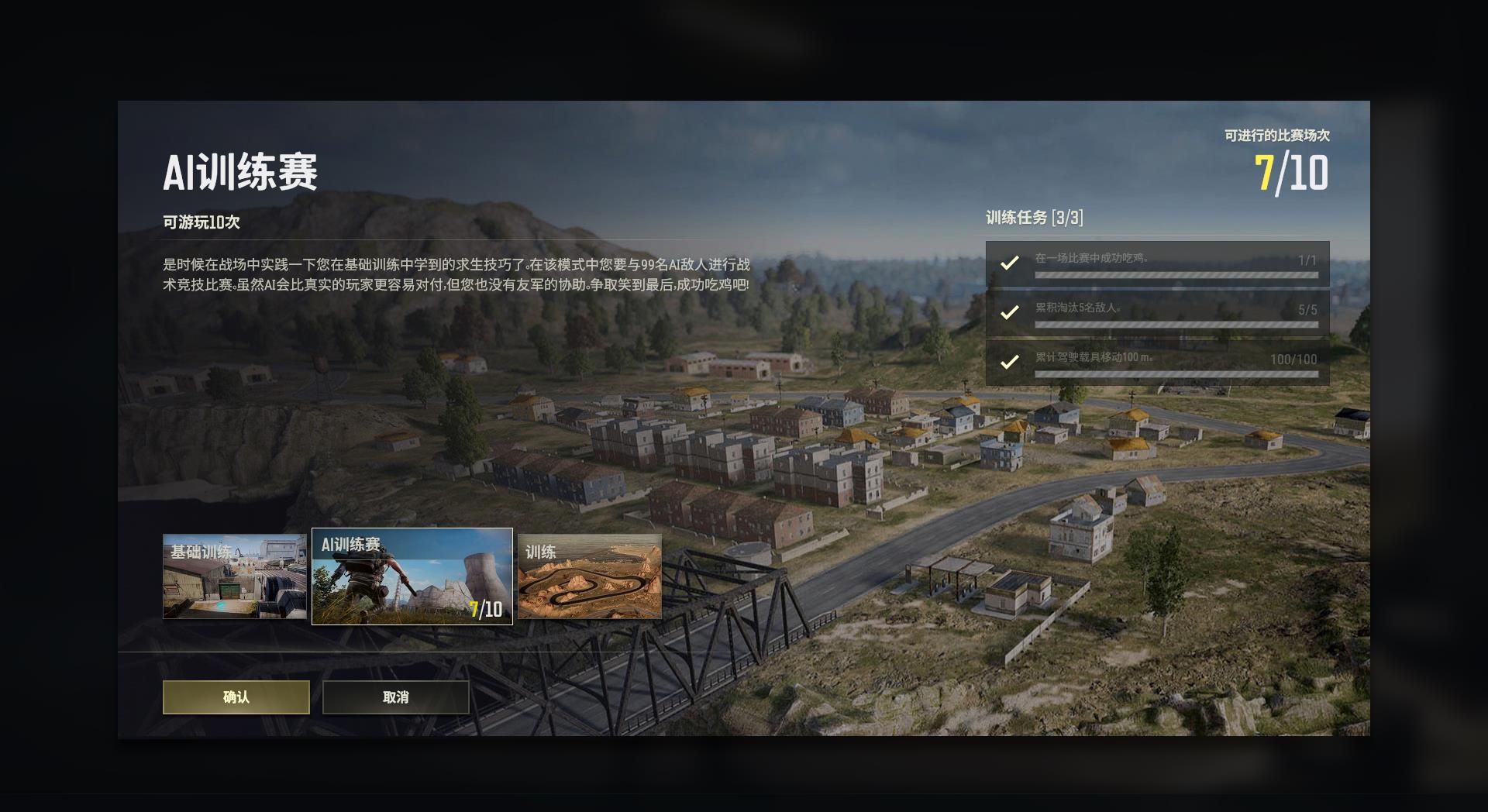The image size is (1488, 812).
Task: Confirm with the 确认 button
Action: (x=236, y=697)
